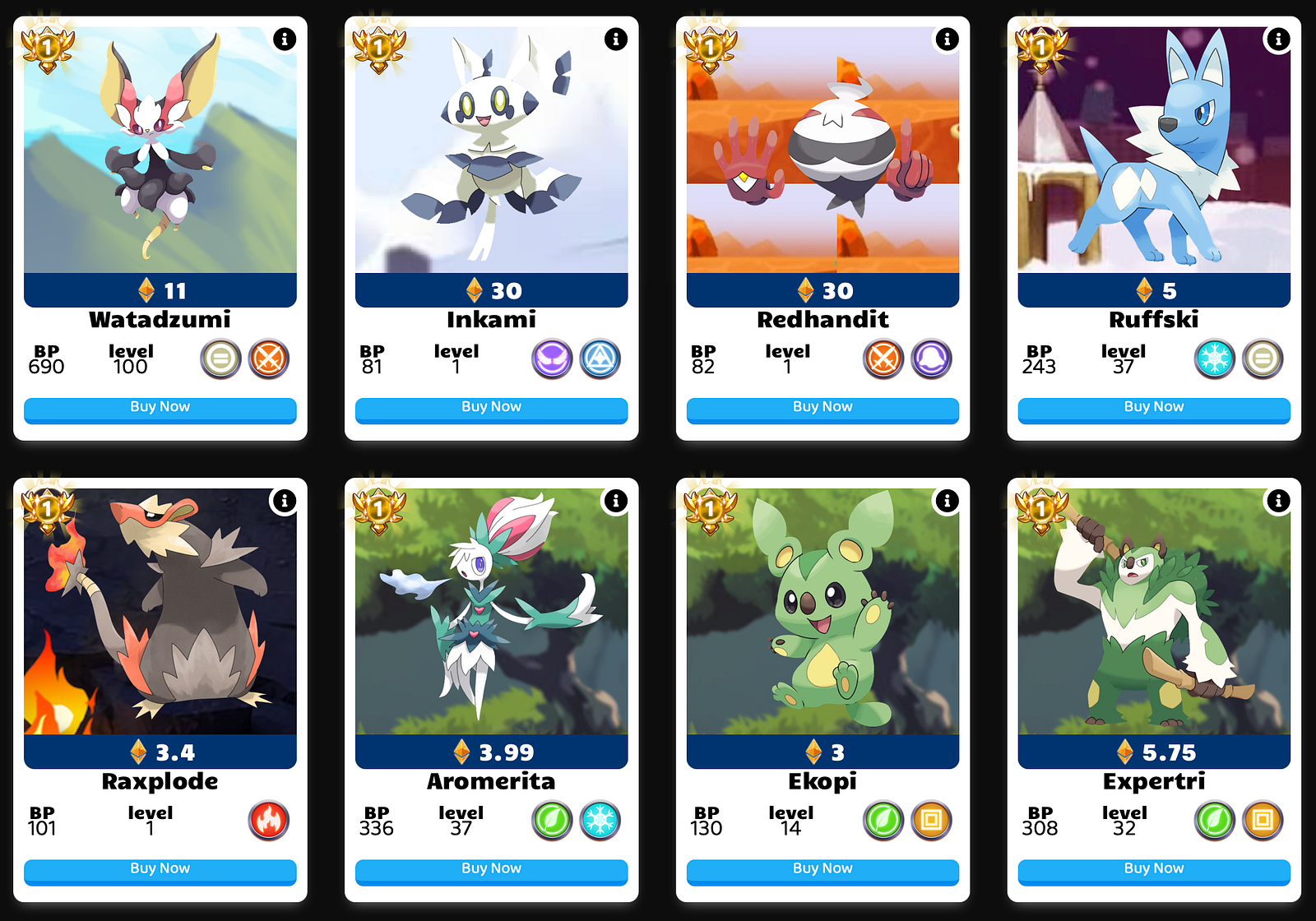Select the Ekopi card artwork
The height and width of the screenshot is (921, 1316).
click(822, 611)
